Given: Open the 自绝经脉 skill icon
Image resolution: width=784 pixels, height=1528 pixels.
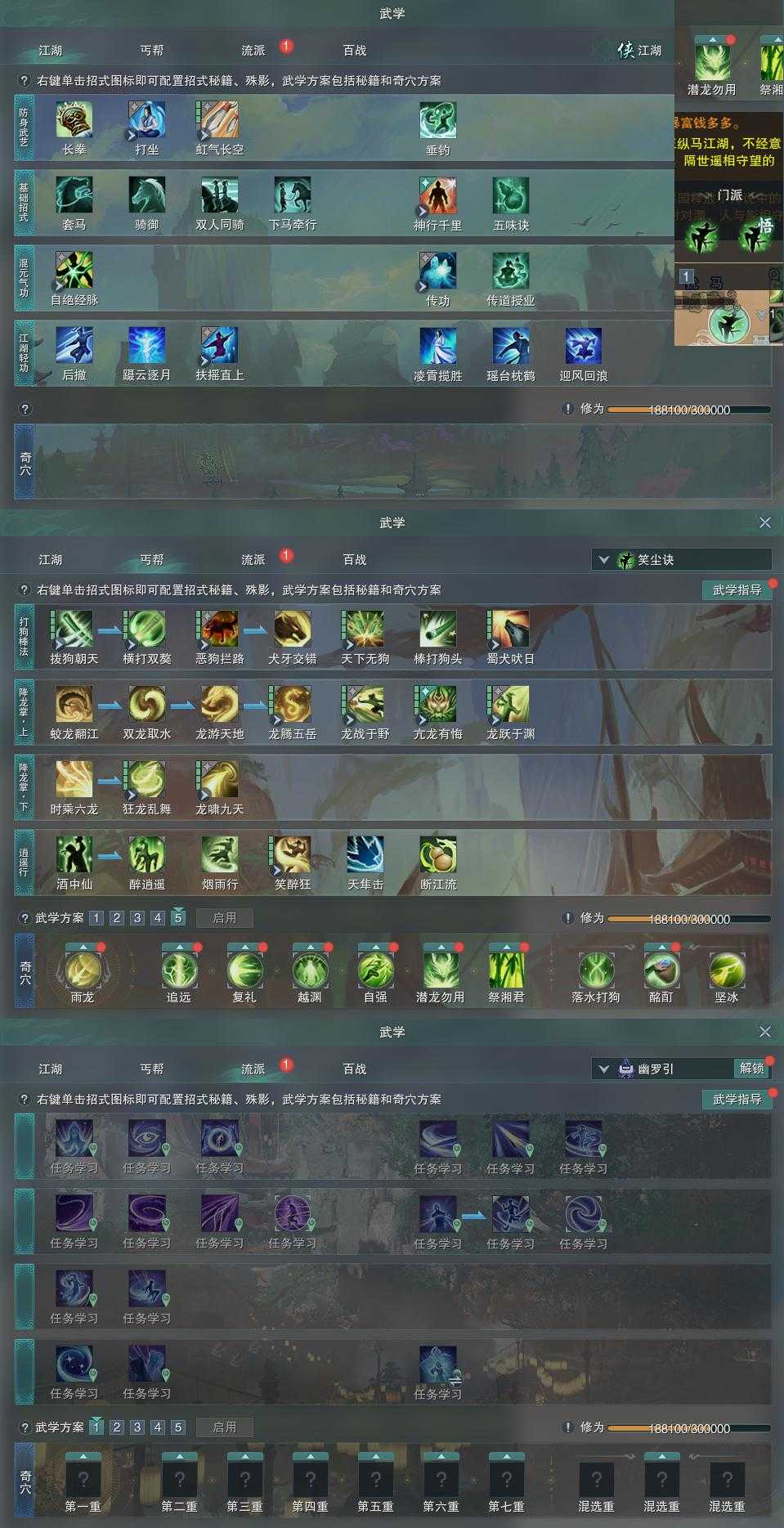Looking at the screenshot, I should [74, 271].
